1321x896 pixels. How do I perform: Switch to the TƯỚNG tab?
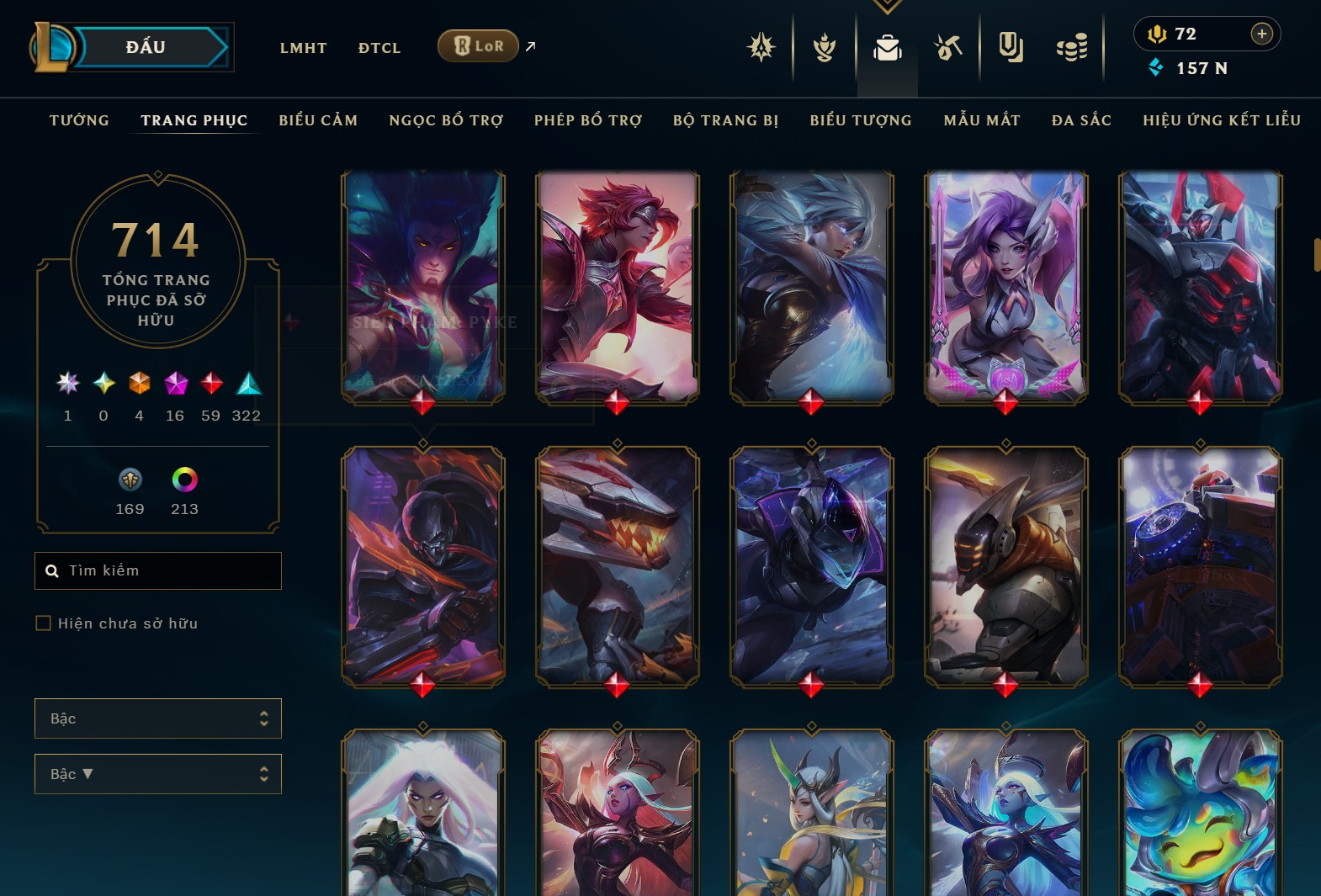click(x=78, y=120)
